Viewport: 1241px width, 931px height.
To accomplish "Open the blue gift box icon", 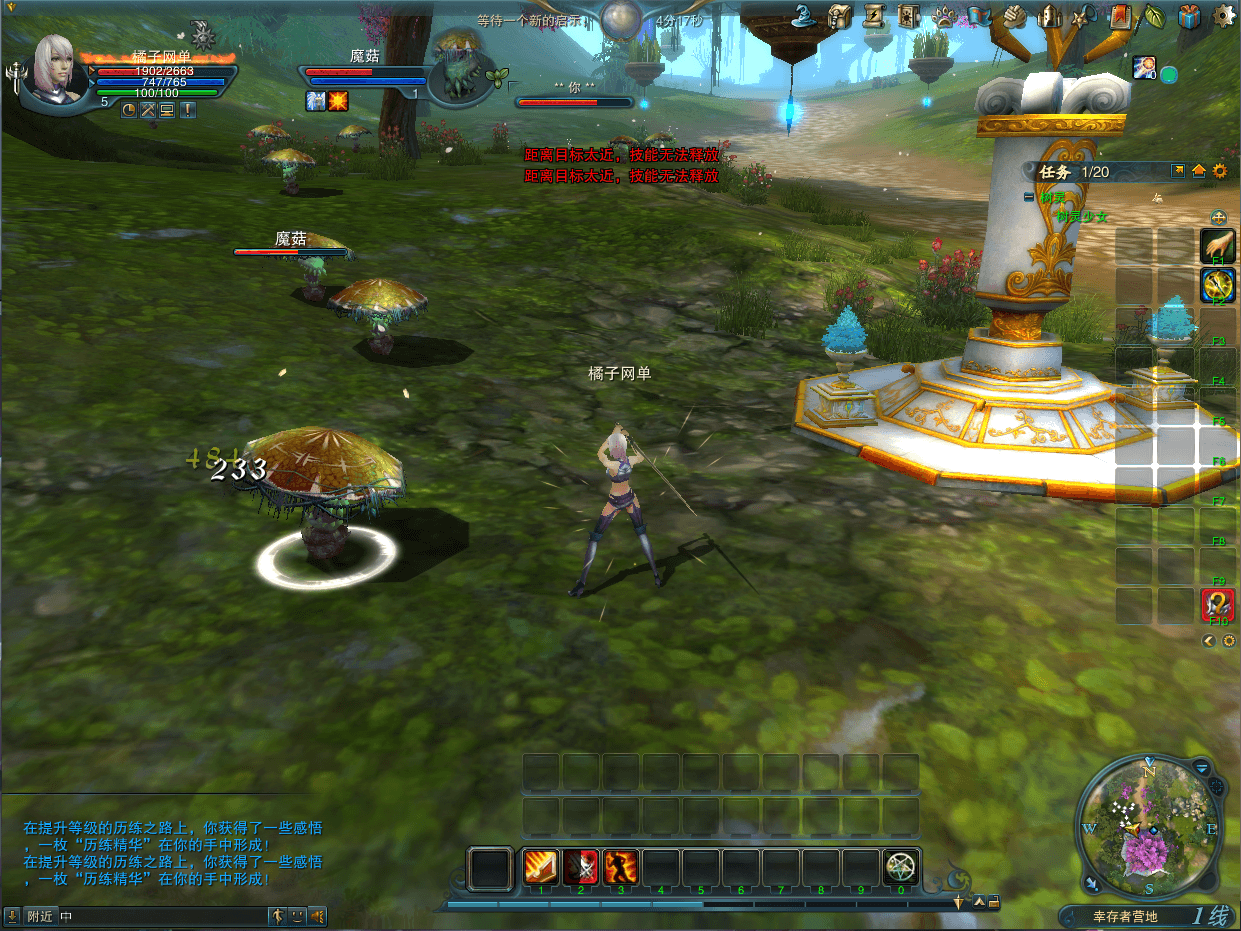I will 1189,16.
